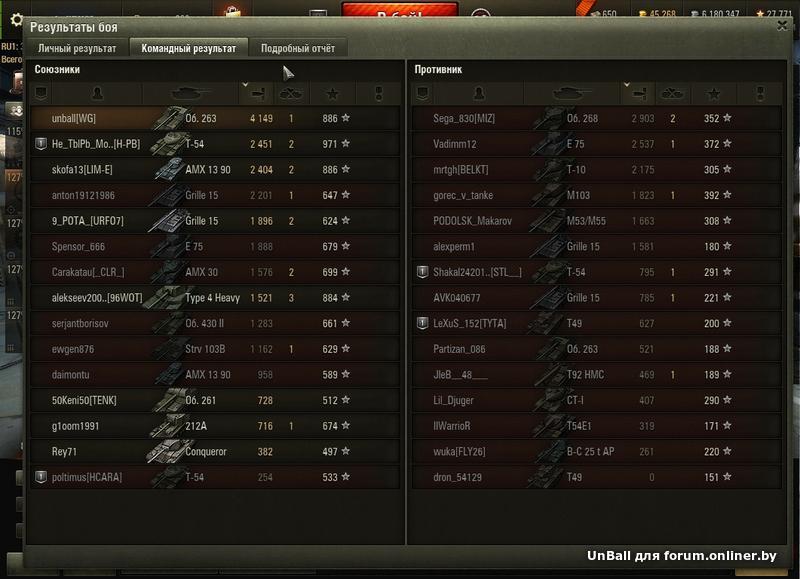This screenshot has width=800, height=579.
Task: Select ally skofa13[LIM-E] row
Action: pyautogui.click(x=215, y=170)
